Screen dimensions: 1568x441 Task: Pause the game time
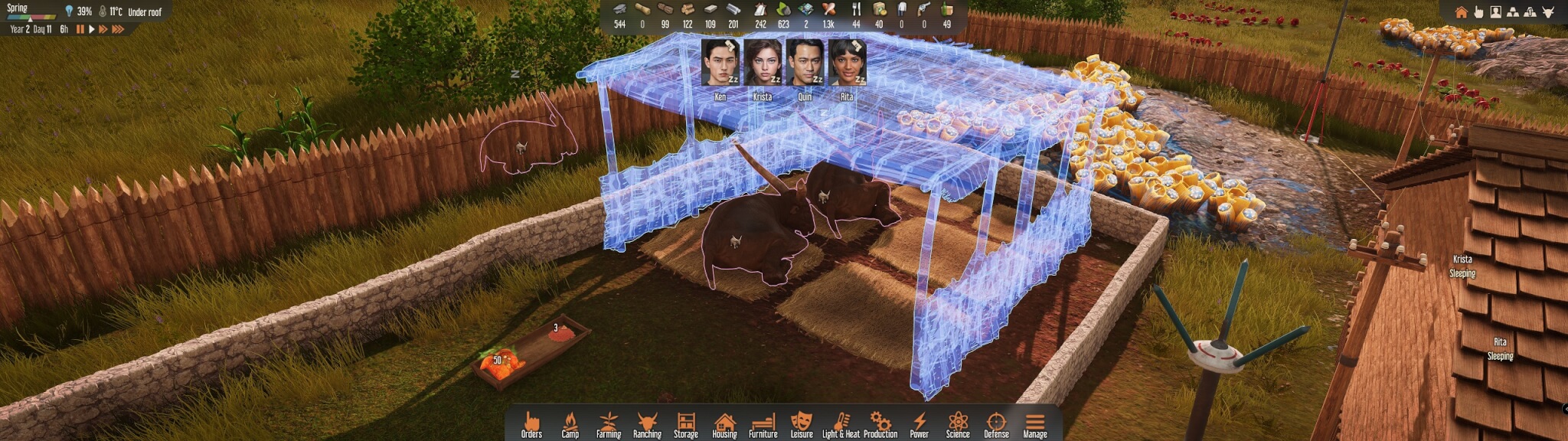(x=80, y=29)
